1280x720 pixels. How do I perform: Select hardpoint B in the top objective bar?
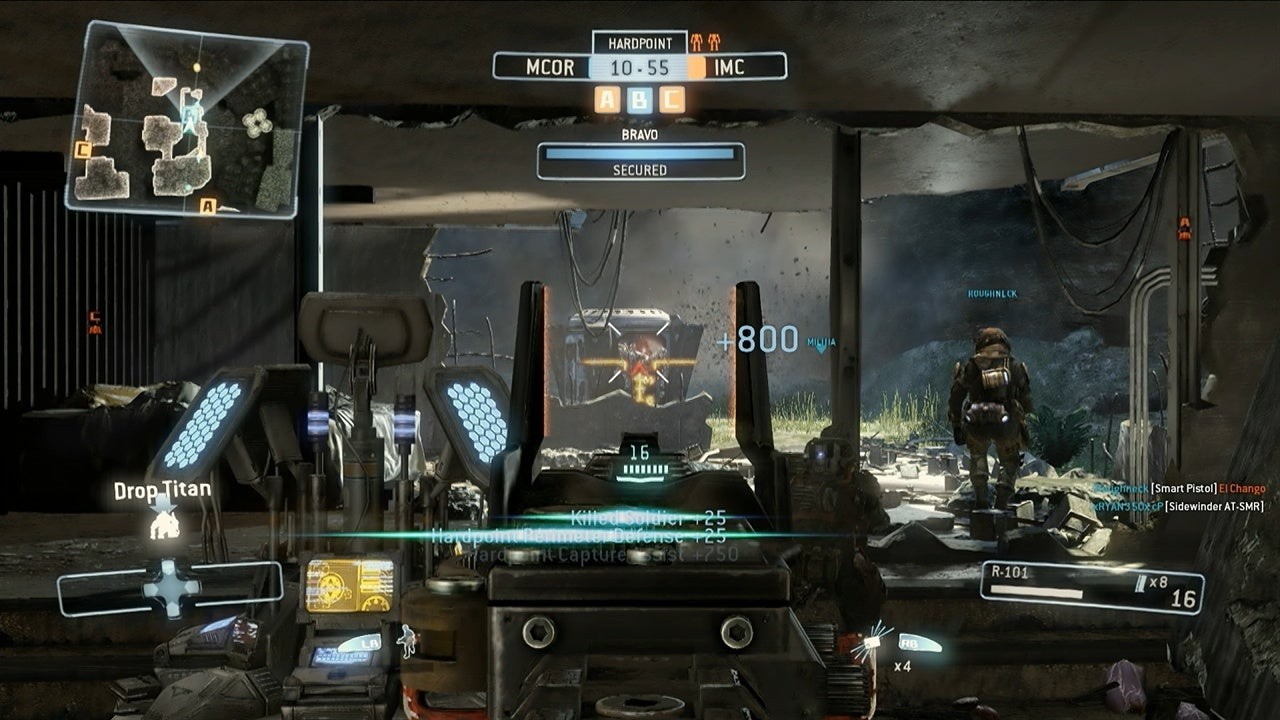click(x=639, y=99)
